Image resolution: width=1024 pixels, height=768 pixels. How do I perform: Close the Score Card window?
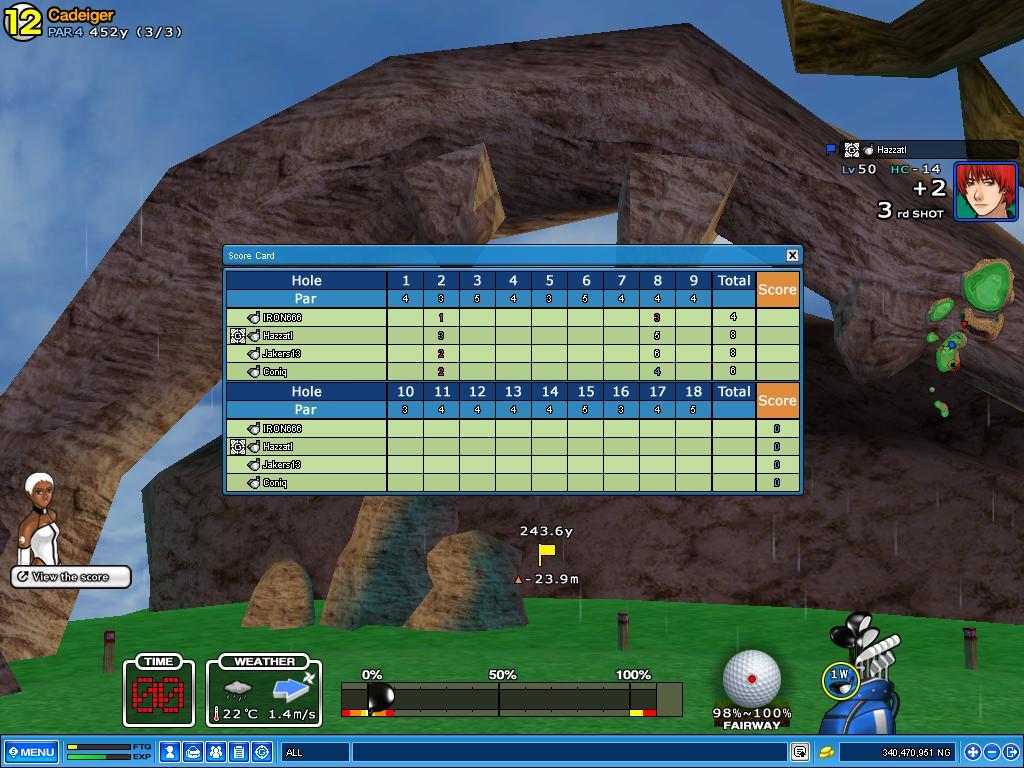pyautogui.click(x=792, y=255)
